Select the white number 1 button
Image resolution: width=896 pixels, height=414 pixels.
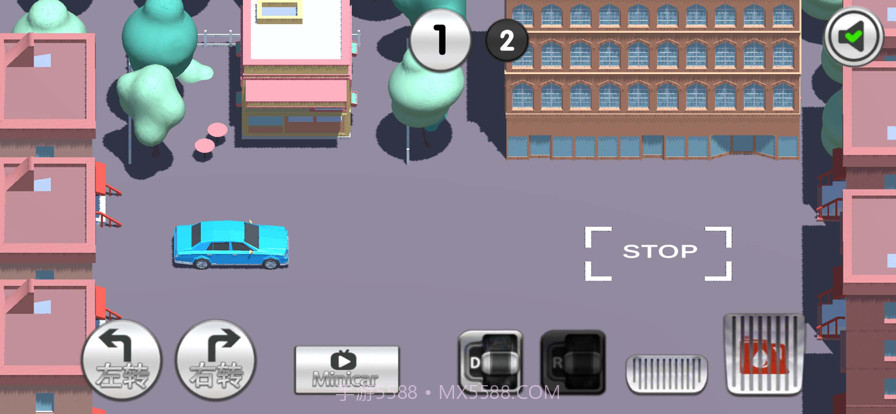coord(440,40)
